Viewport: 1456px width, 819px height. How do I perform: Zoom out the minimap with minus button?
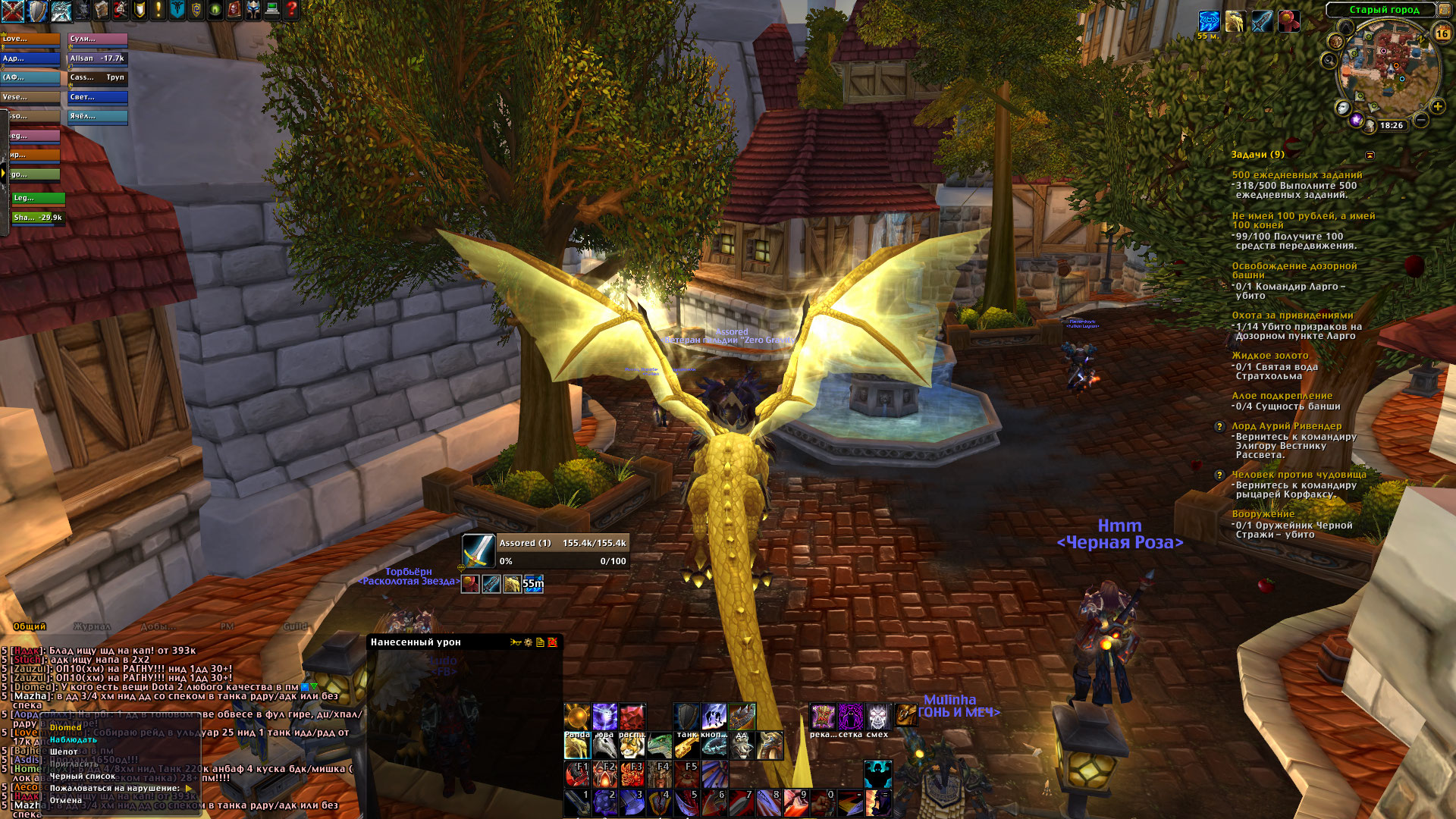coord(1421,120)
